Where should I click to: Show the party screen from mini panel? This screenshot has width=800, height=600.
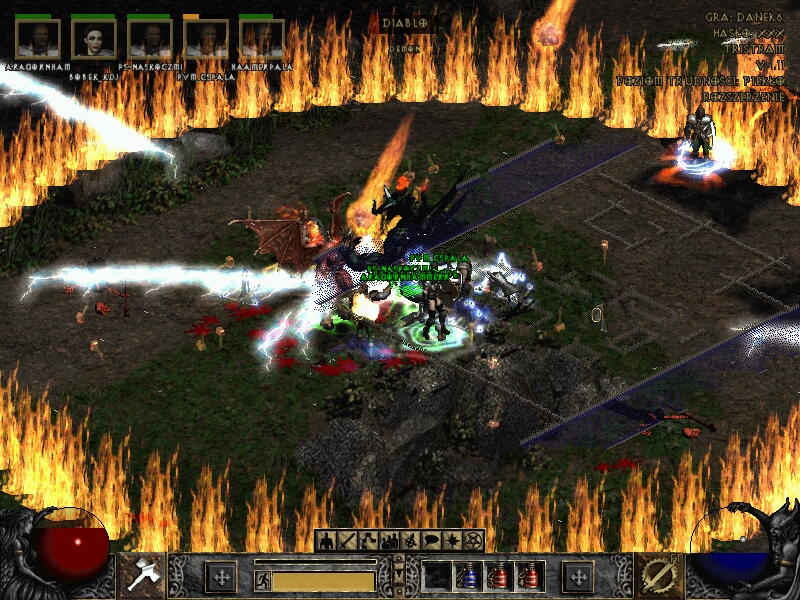click(386, 541)
